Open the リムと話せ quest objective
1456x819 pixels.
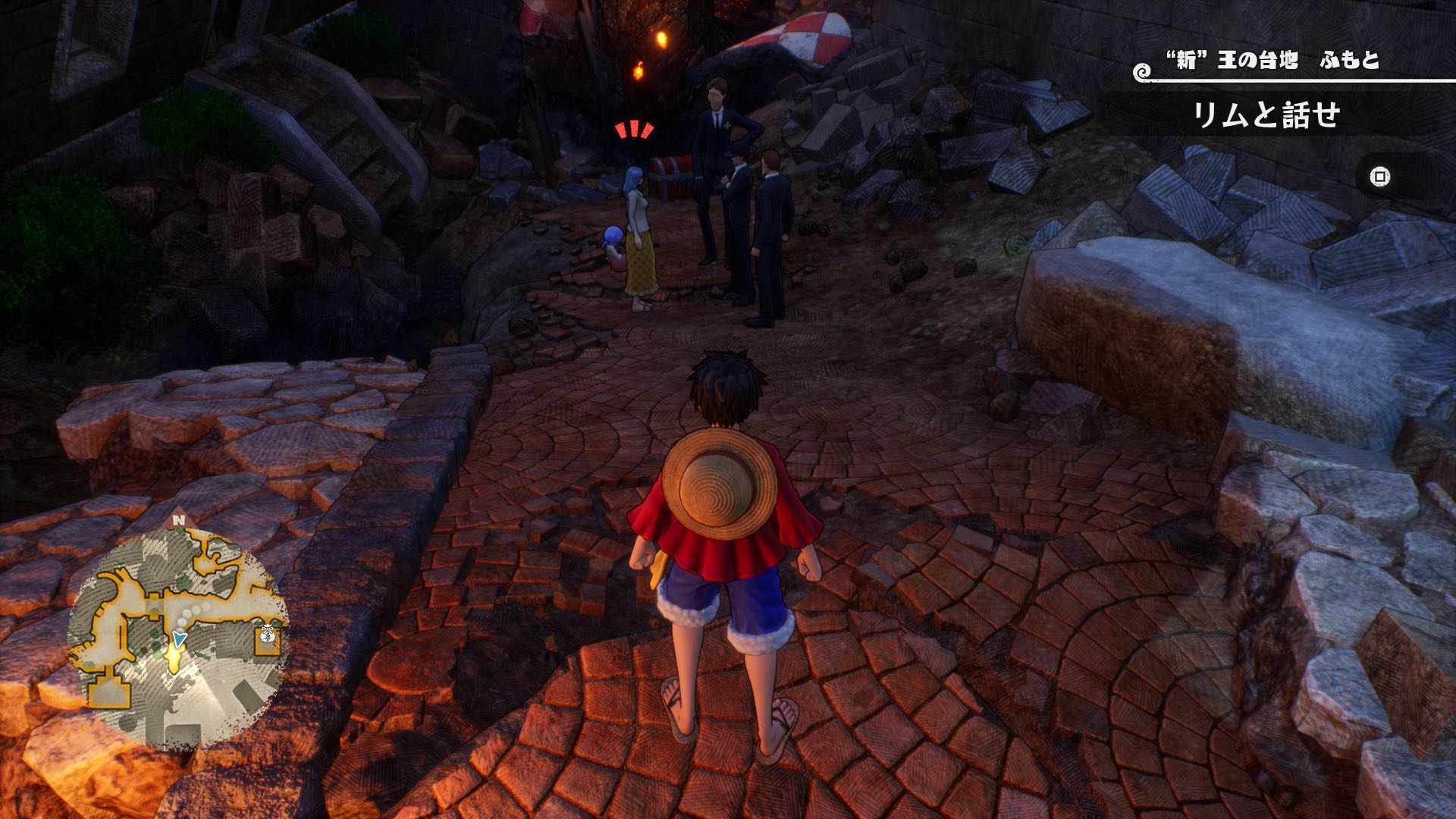(1266, 116)
